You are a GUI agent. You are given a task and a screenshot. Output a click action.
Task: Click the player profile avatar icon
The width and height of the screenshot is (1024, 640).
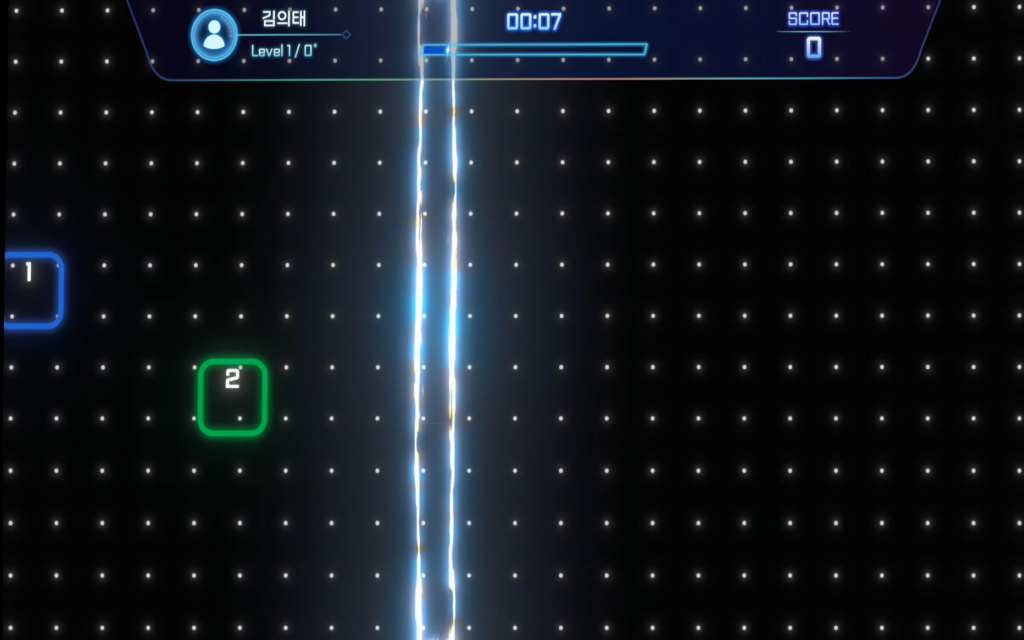213,34
